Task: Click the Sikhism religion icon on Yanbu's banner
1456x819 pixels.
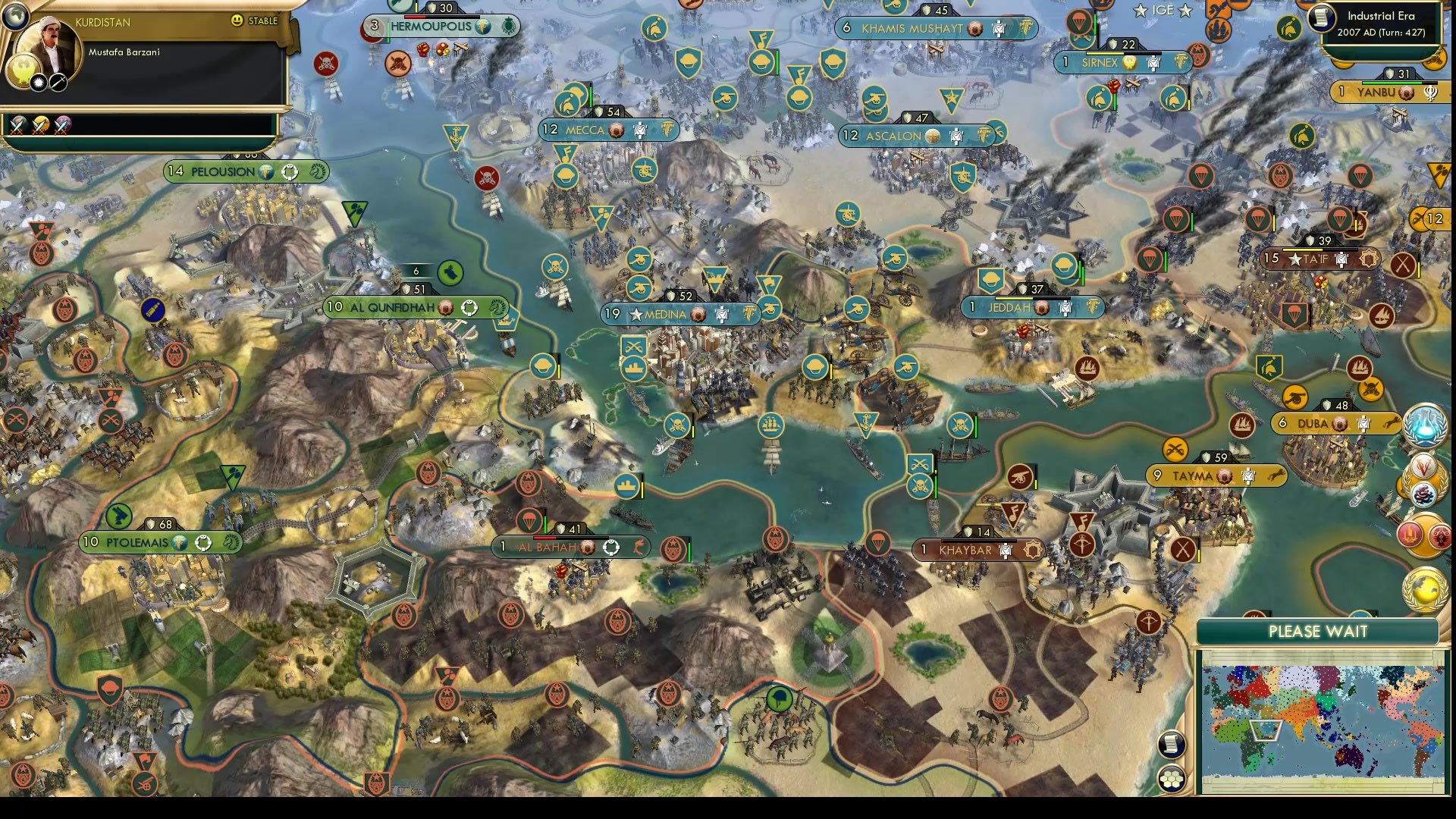Action: [1429, 92]
